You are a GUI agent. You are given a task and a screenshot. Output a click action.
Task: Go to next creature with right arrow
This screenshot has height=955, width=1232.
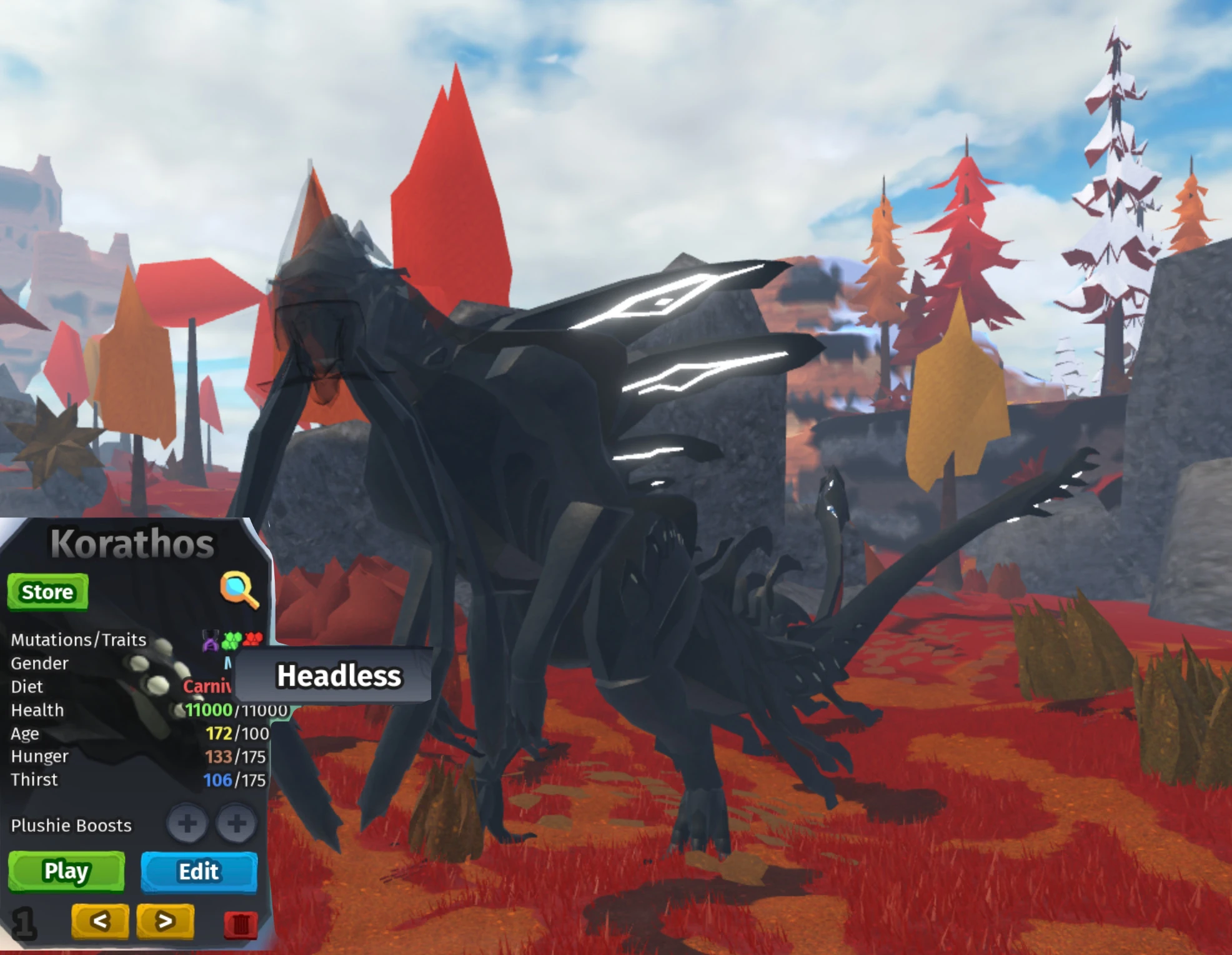coord(164,921)
